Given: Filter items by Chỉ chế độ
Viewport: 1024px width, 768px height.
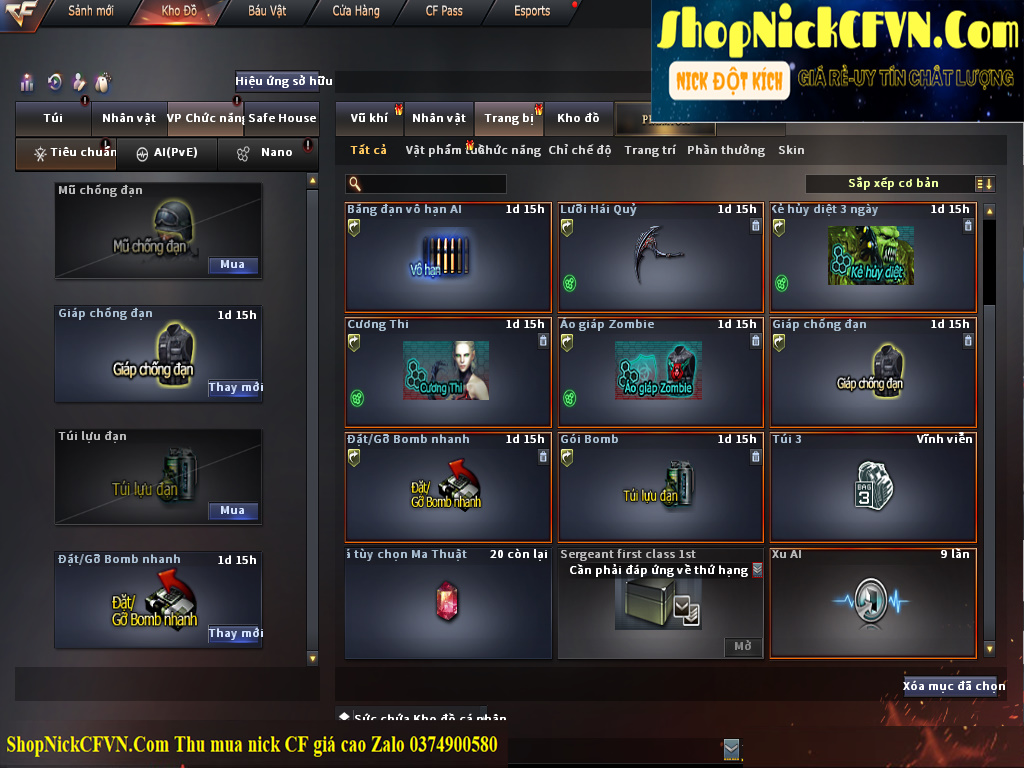Looking at the screenshot, I should click(x=579, y=151).
